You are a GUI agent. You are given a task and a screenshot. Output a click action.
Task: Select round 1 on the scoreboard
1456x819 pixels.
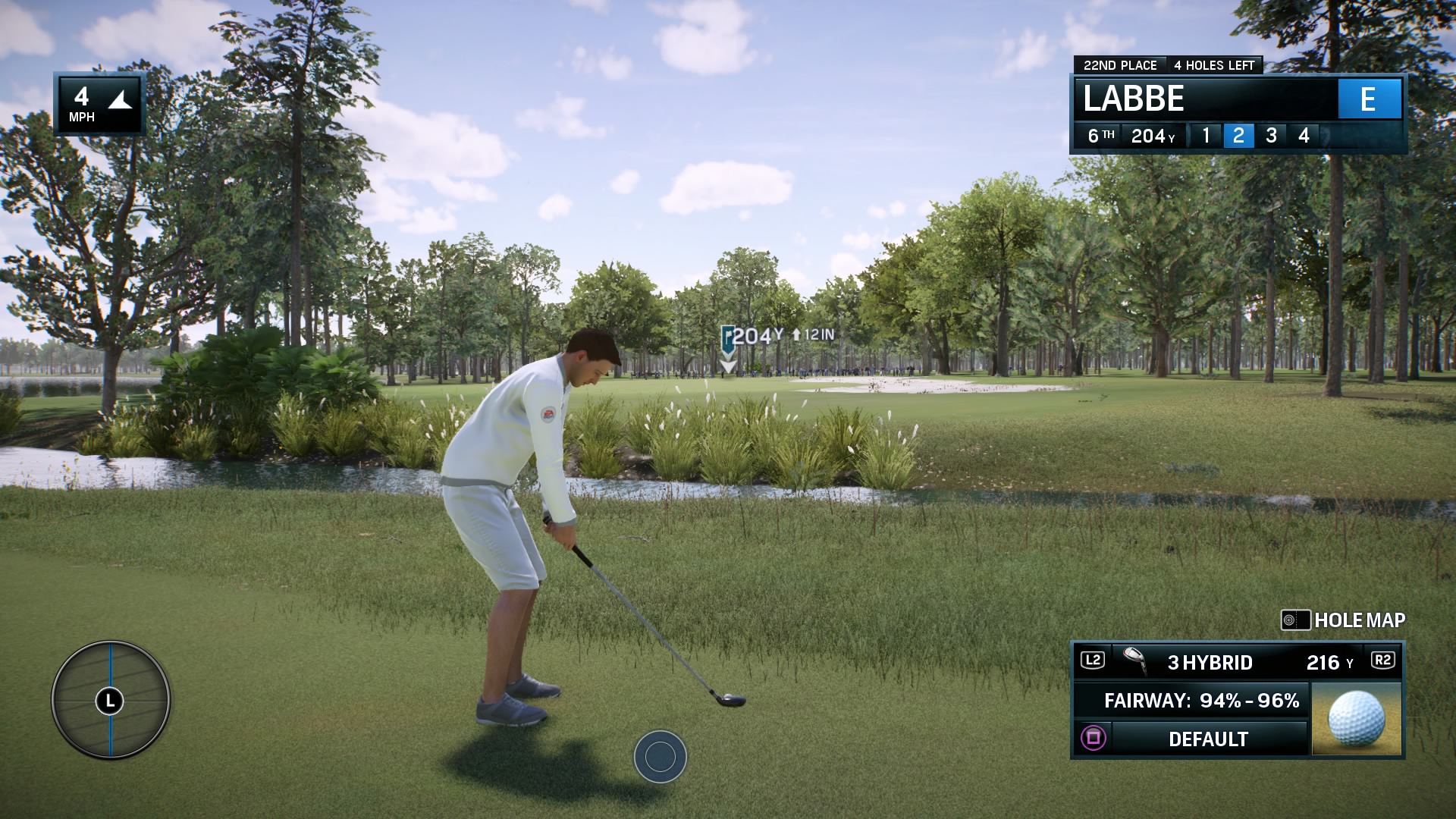(1207, 135)
